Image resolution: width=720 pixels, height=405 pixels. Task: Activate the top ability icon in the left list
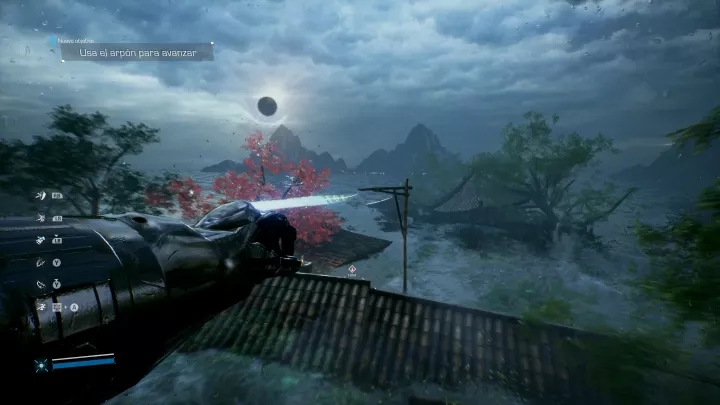pos(41,195)
